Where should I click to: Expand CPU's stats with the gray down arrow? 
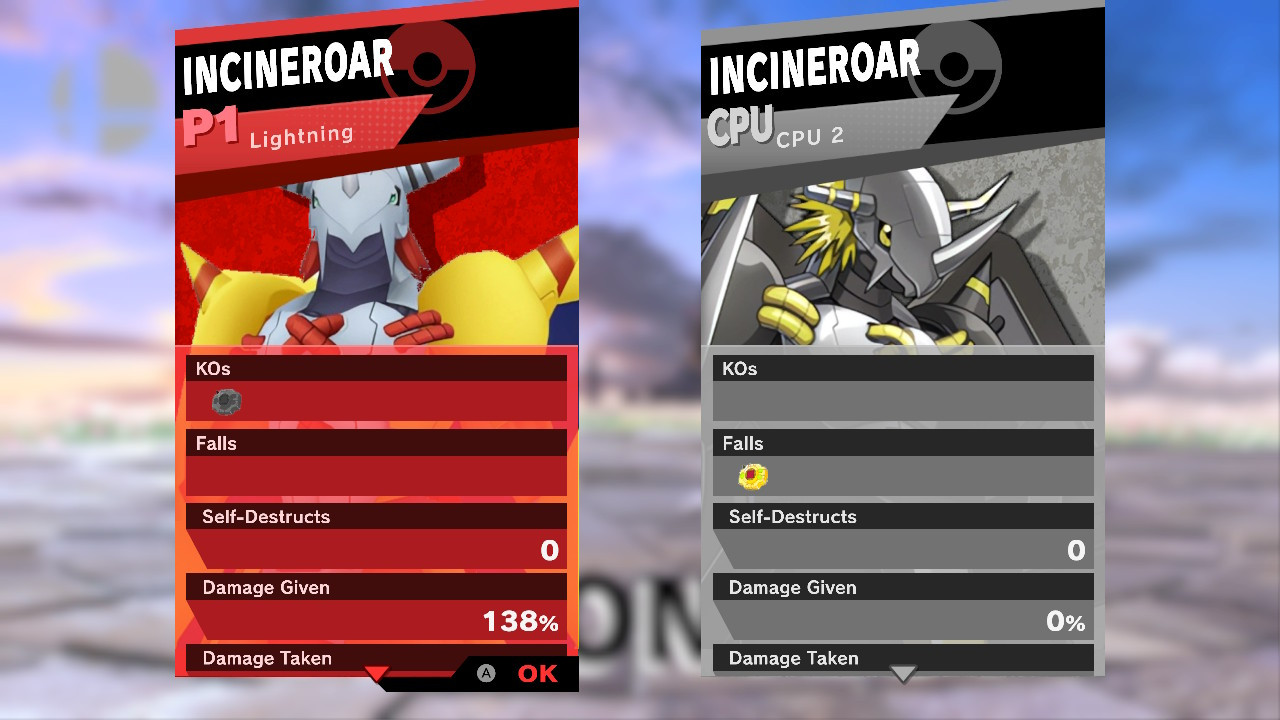(903, 675)
